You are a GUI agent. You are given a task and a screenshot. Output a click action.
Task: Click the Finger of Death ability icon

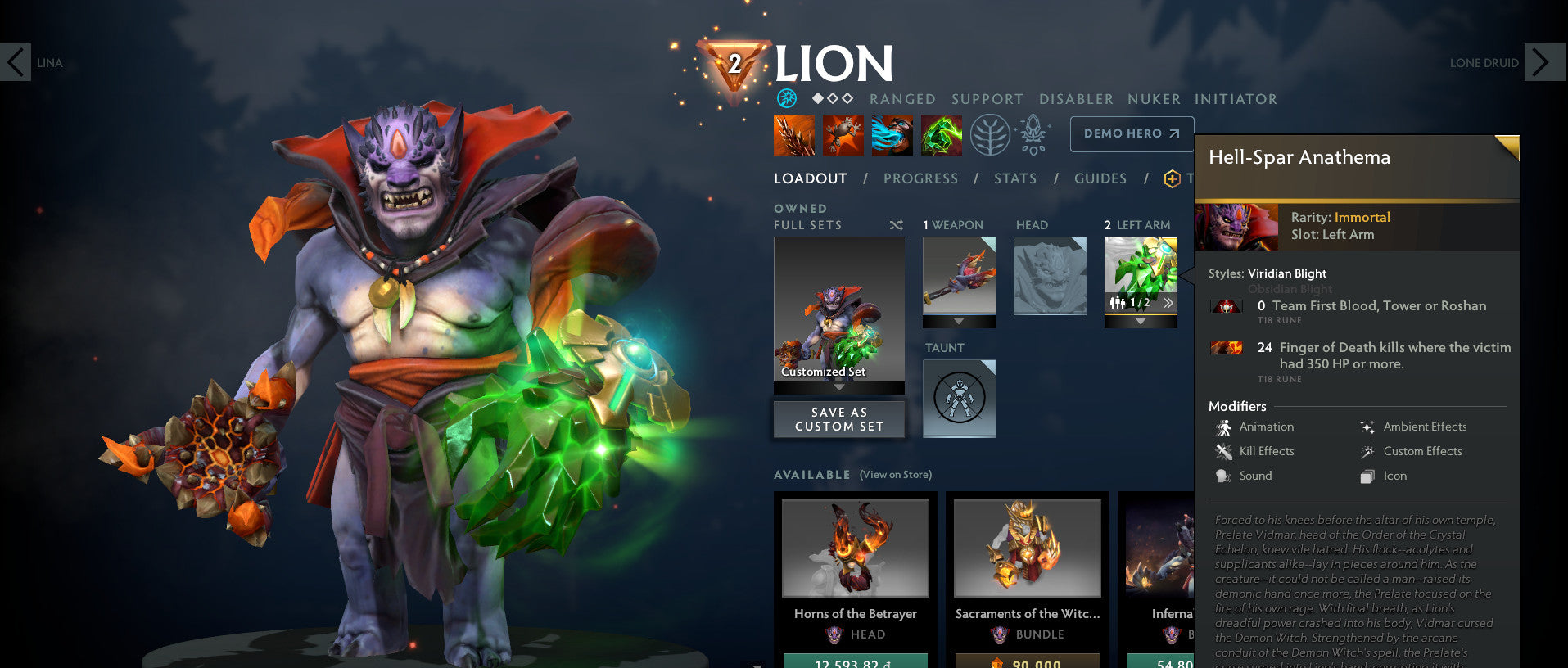tap(941, 133)
